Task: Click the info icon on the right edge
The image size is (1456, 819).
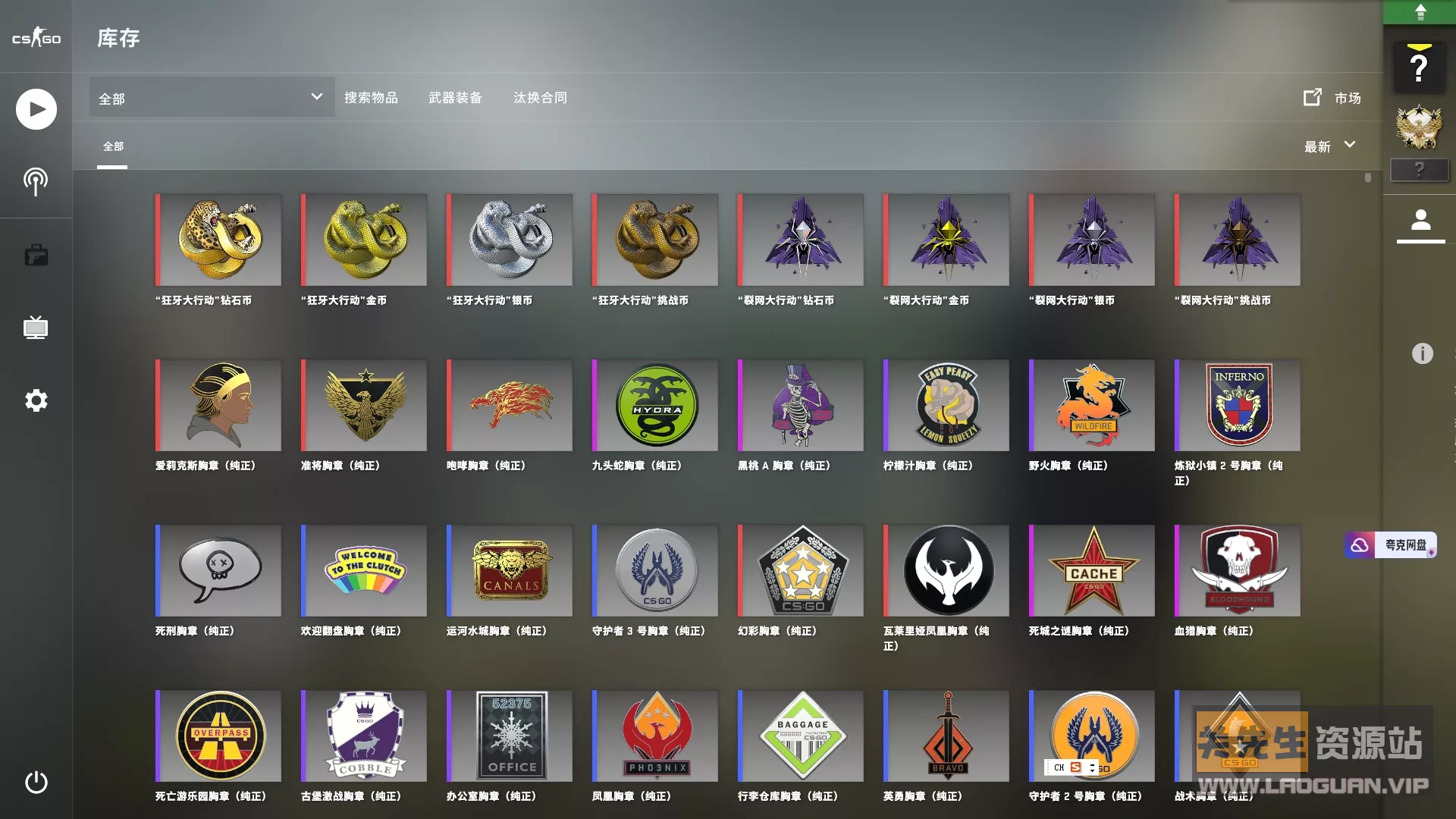Action: [1421, 353]
